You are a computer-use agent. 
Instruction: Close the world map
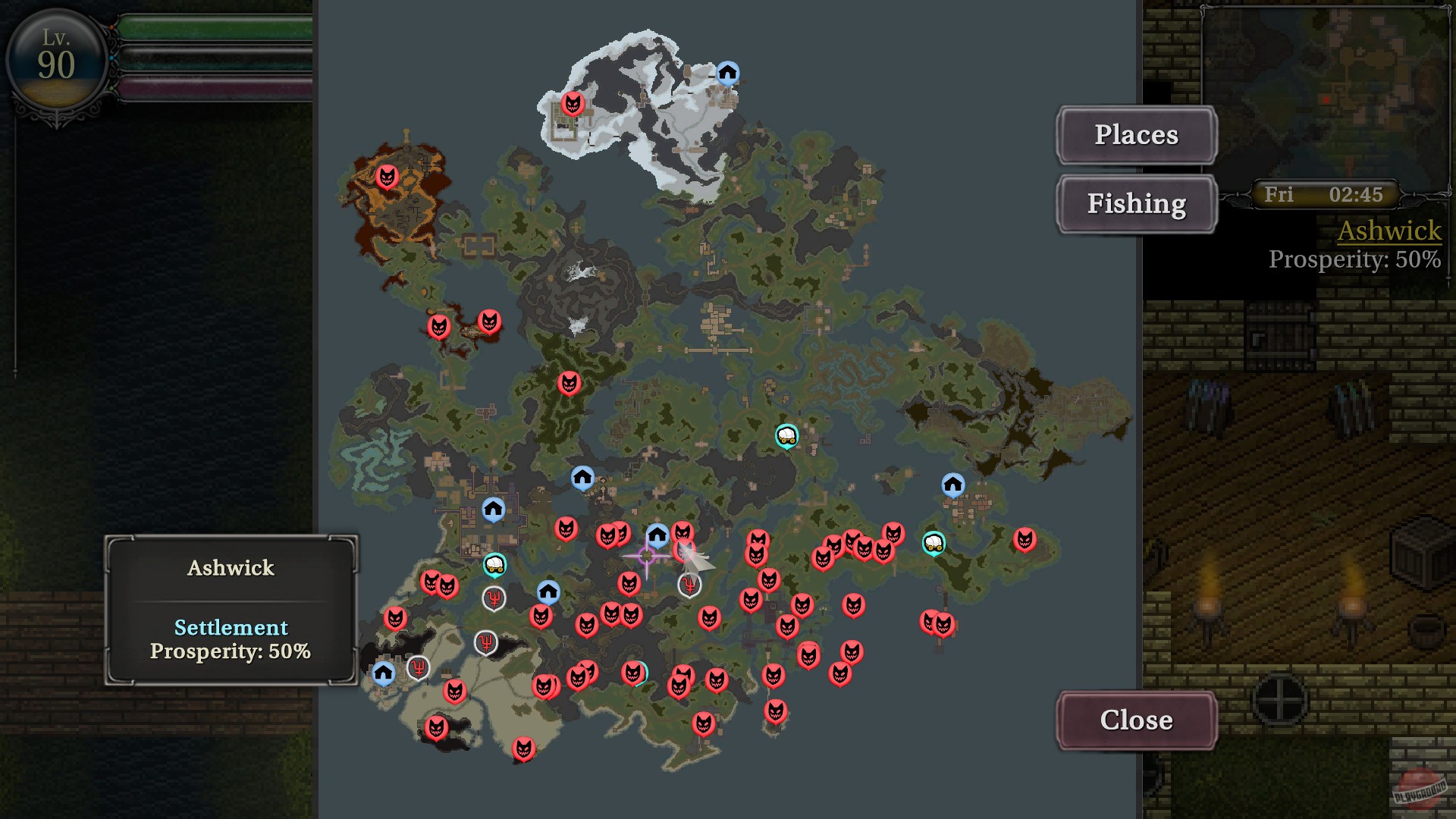pyautogui.click(x=1135, y=720)
